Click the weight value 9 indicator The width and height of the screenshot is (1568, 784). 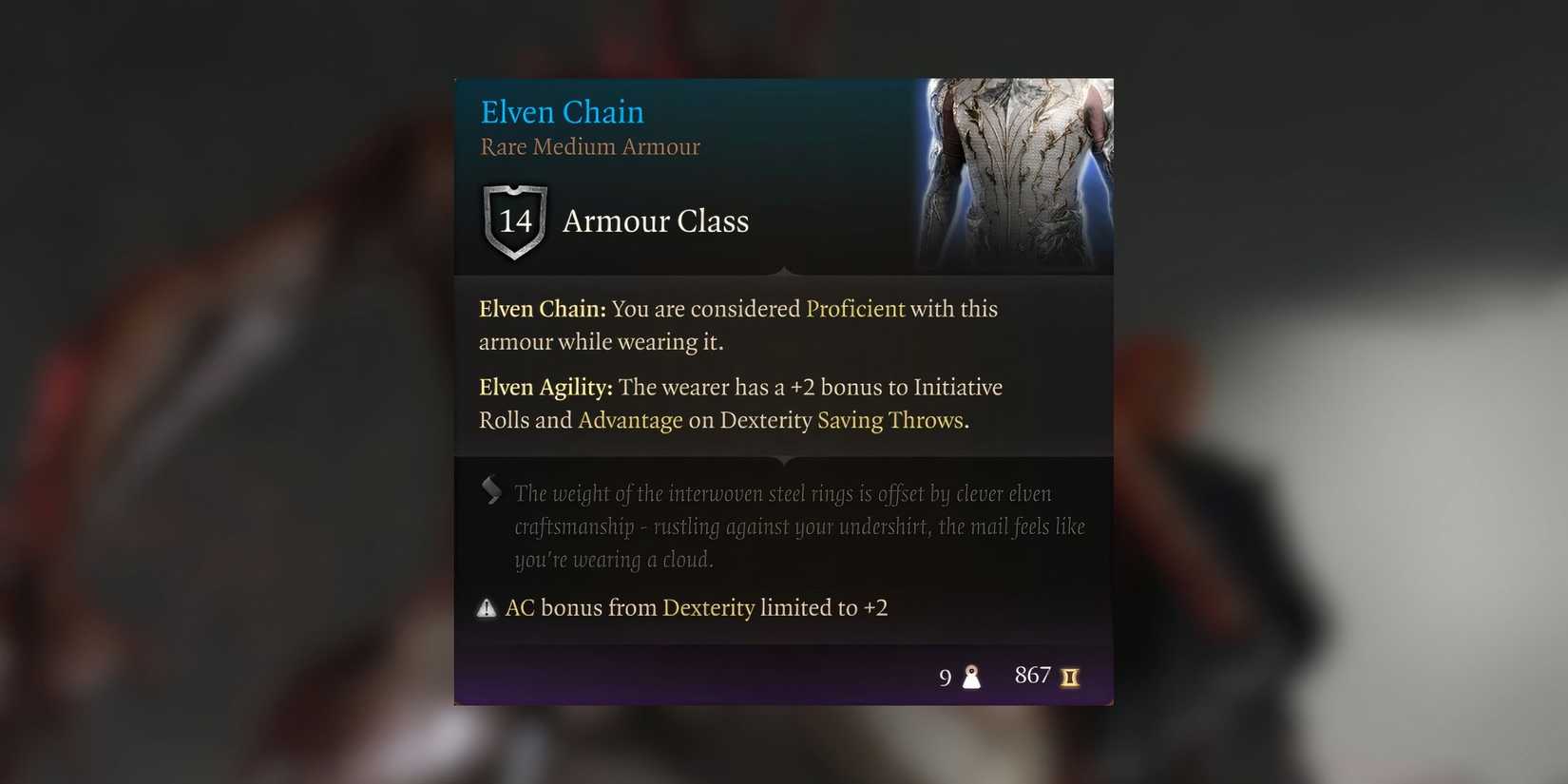[x=946, y=677]
